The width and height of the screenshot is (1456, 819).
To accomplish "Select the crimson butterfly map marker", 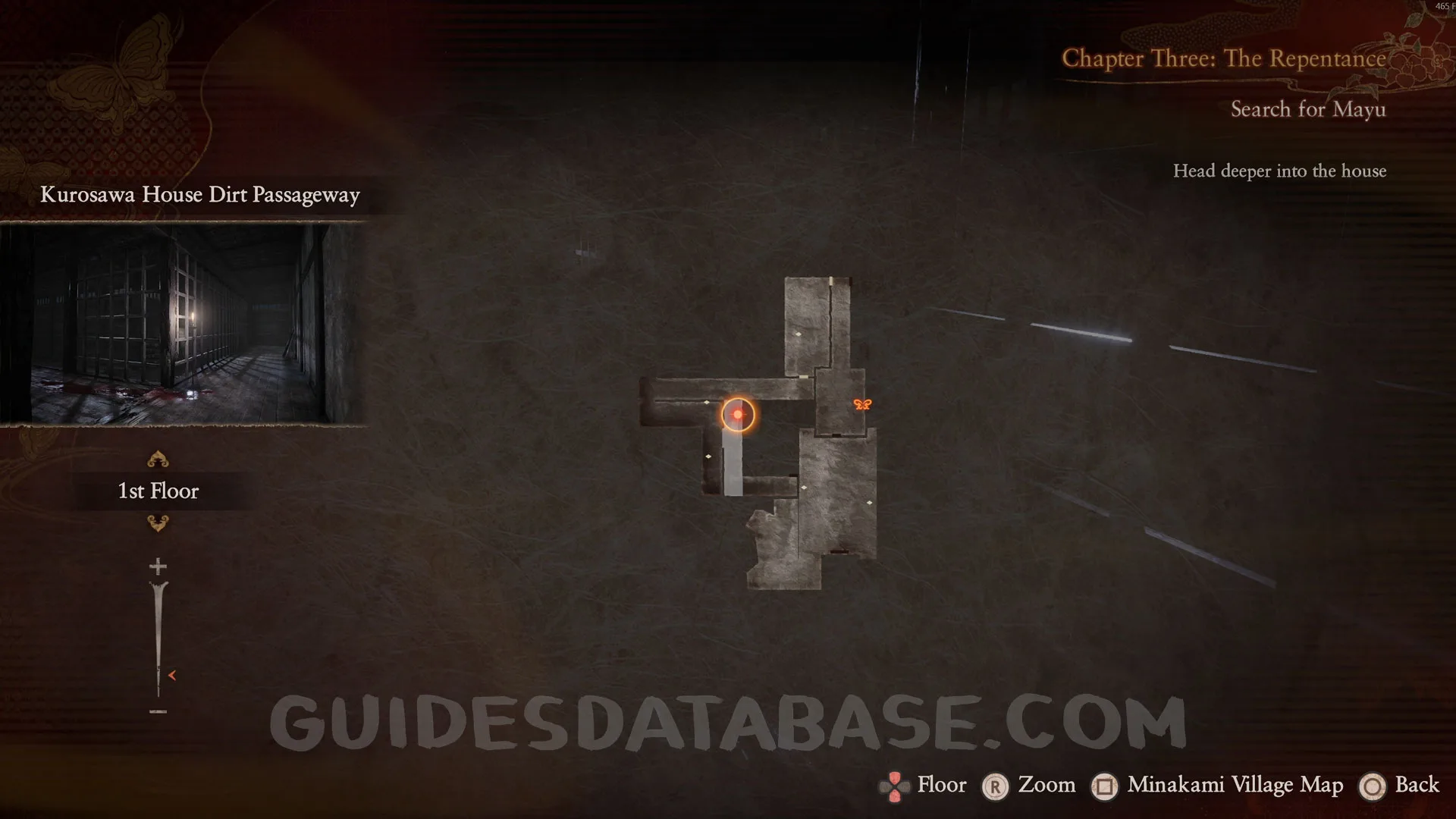I will [x=862, y=404].
